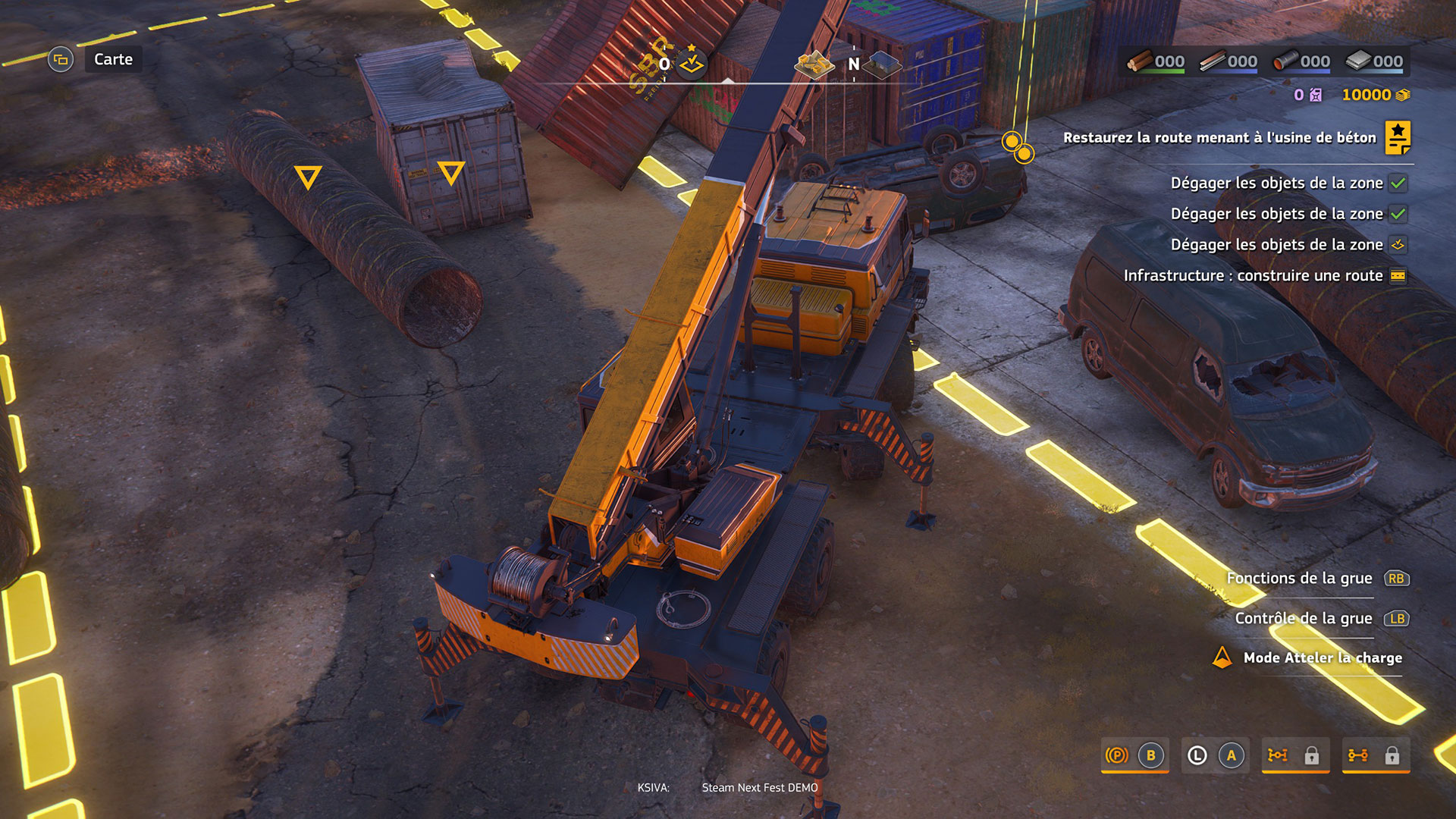This screenshot has width=1456, height=819.
Task: Choose 'Contrôle de la grue'
Action: pos(1303,619)
